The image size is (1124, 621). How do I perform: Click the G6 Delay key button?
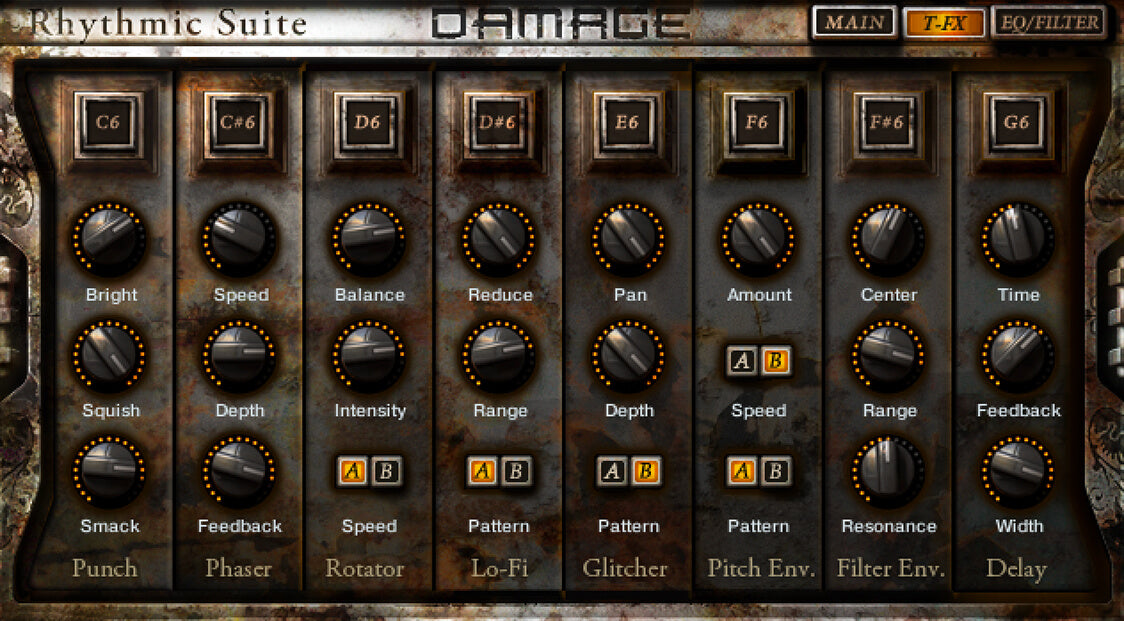point(1017,124)
